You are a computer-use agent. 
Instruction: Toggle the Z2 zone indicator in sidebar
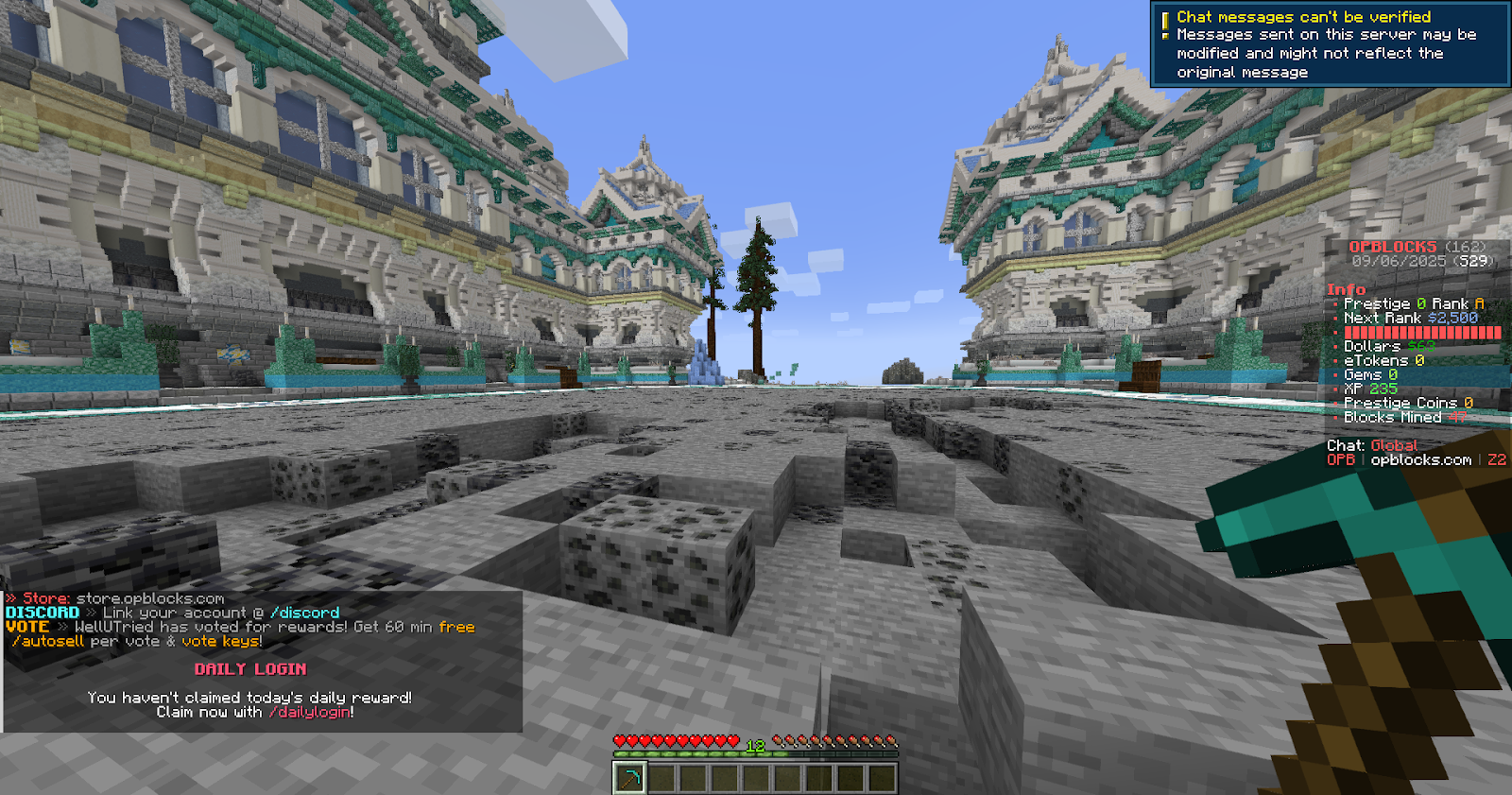tap(1494, 458)
